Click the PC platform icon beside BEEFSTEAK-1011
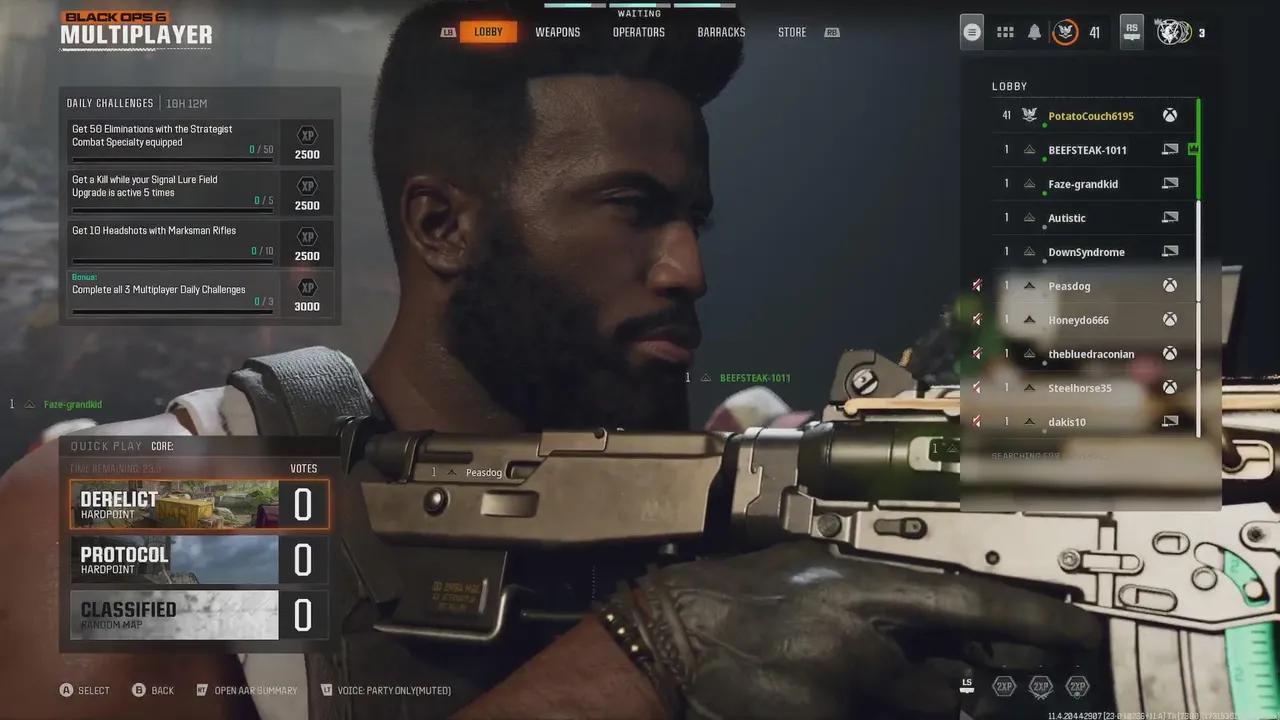1280x720 pixels. [1170, 149]
